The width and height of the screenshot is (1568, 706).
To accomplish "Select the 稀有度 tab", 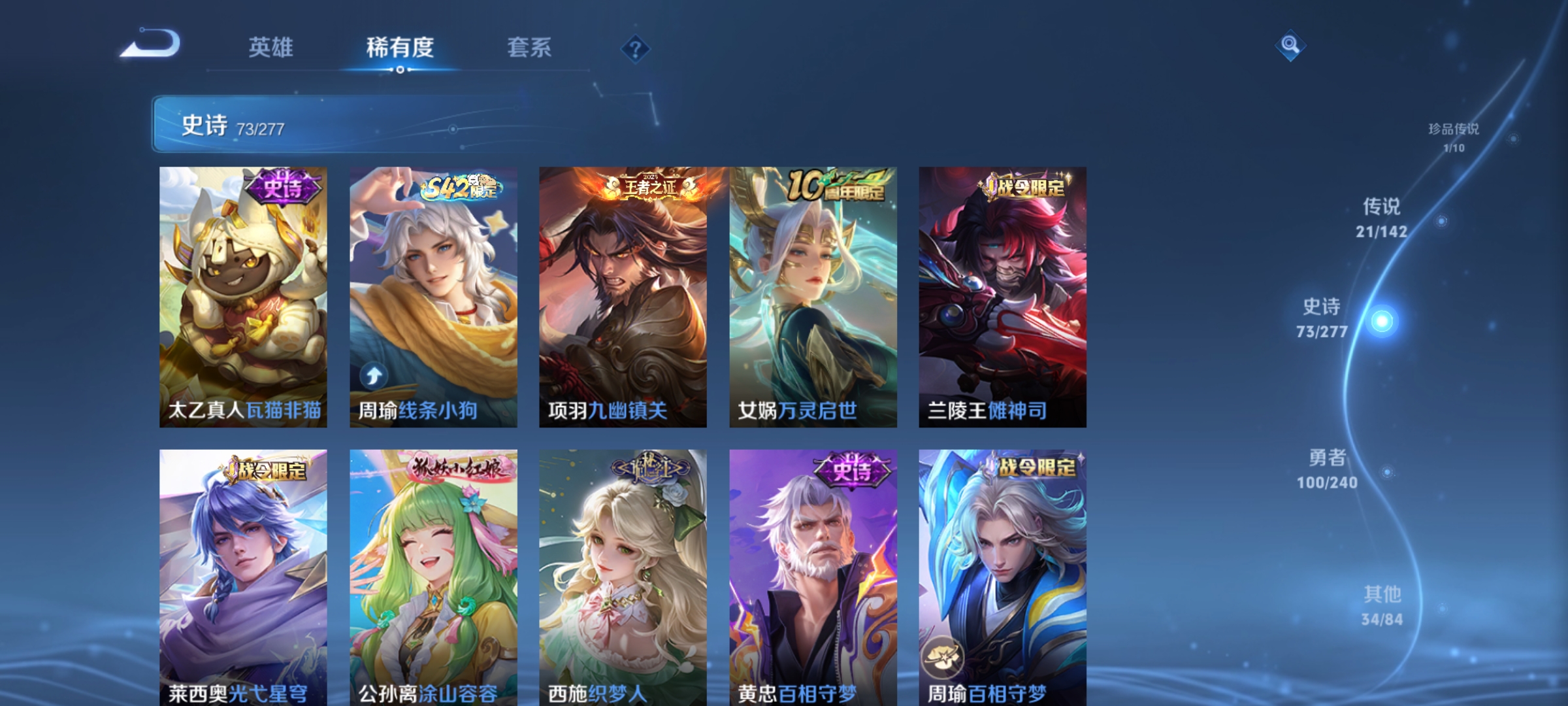I will 400,48.
